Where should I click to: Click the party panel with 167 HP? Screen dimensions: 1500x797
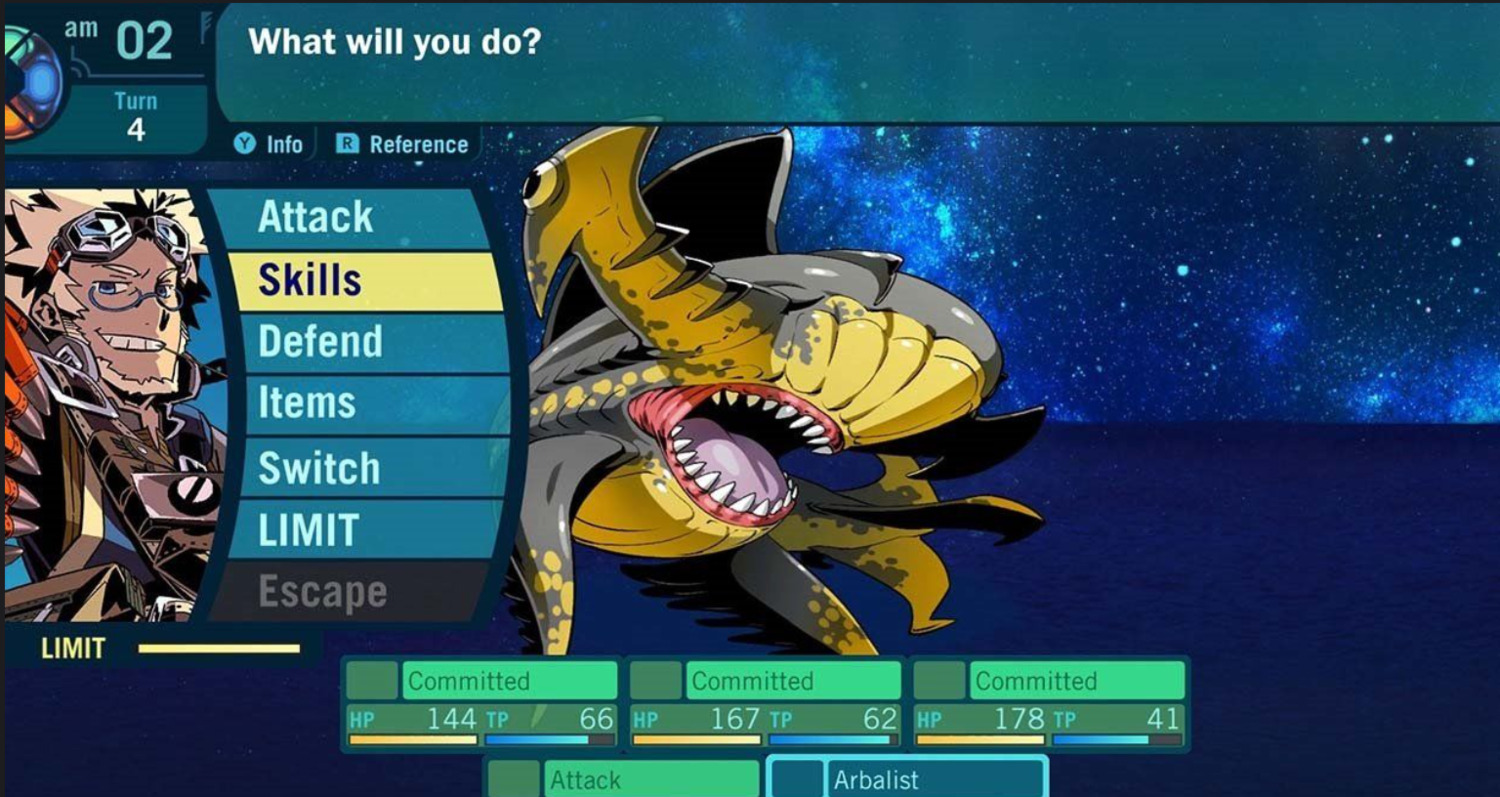765,703
